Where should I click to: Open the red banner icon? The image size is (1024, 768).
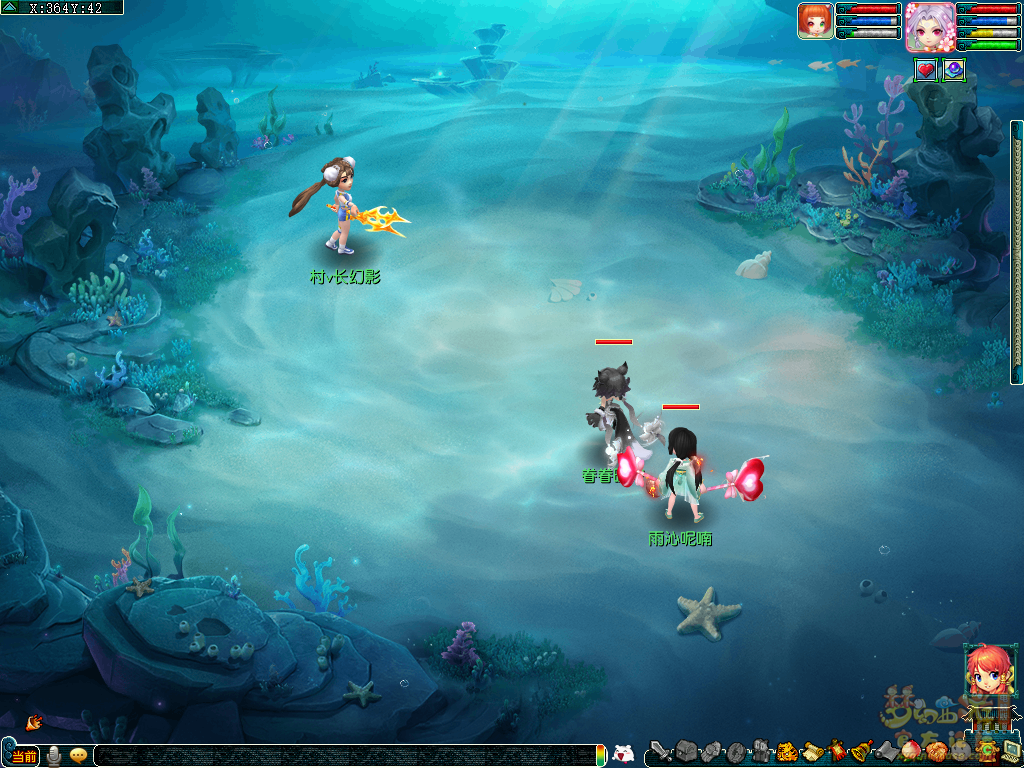837,751
